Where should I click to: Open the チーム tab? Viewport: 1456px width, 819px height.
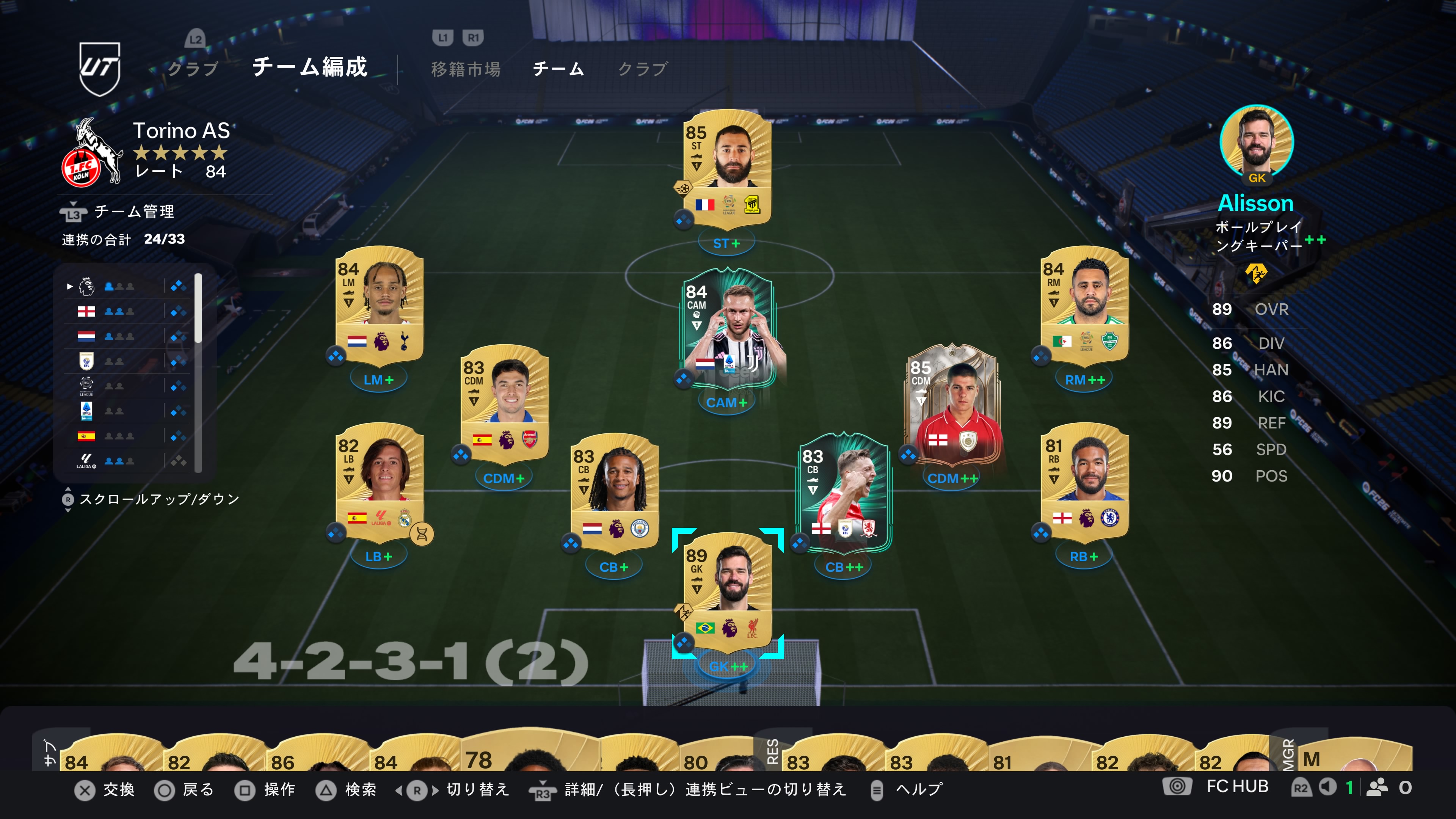[x=559, y=69]
